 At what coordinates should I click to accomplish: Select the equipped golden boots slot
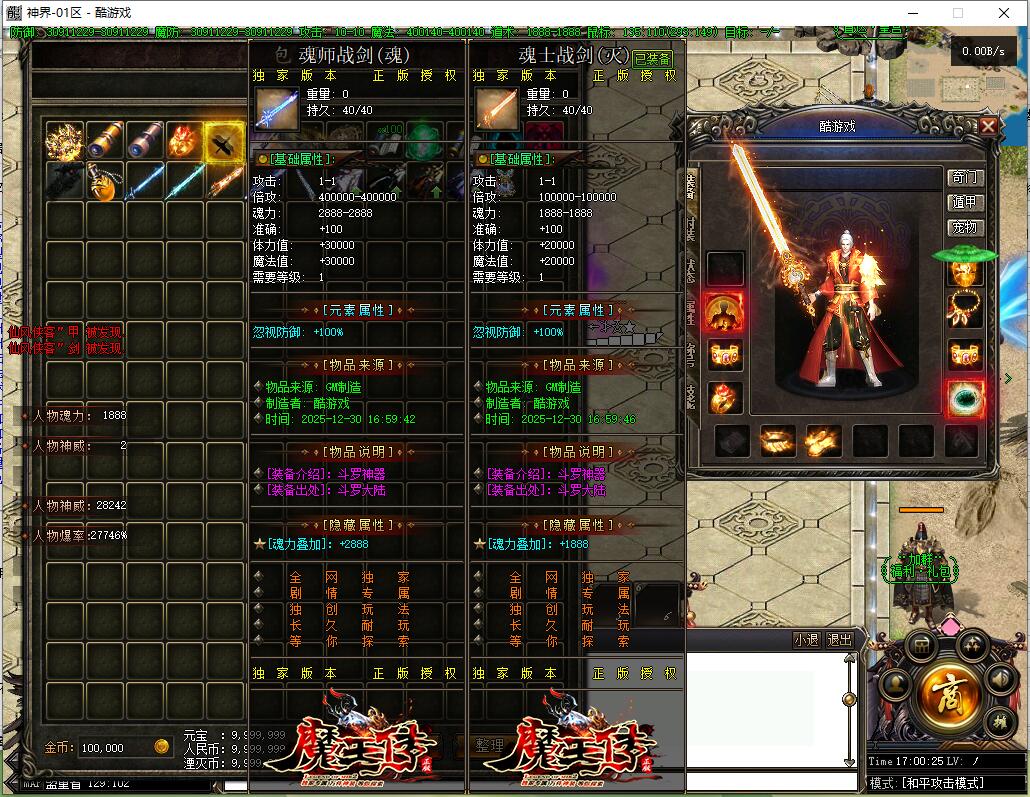821,440
